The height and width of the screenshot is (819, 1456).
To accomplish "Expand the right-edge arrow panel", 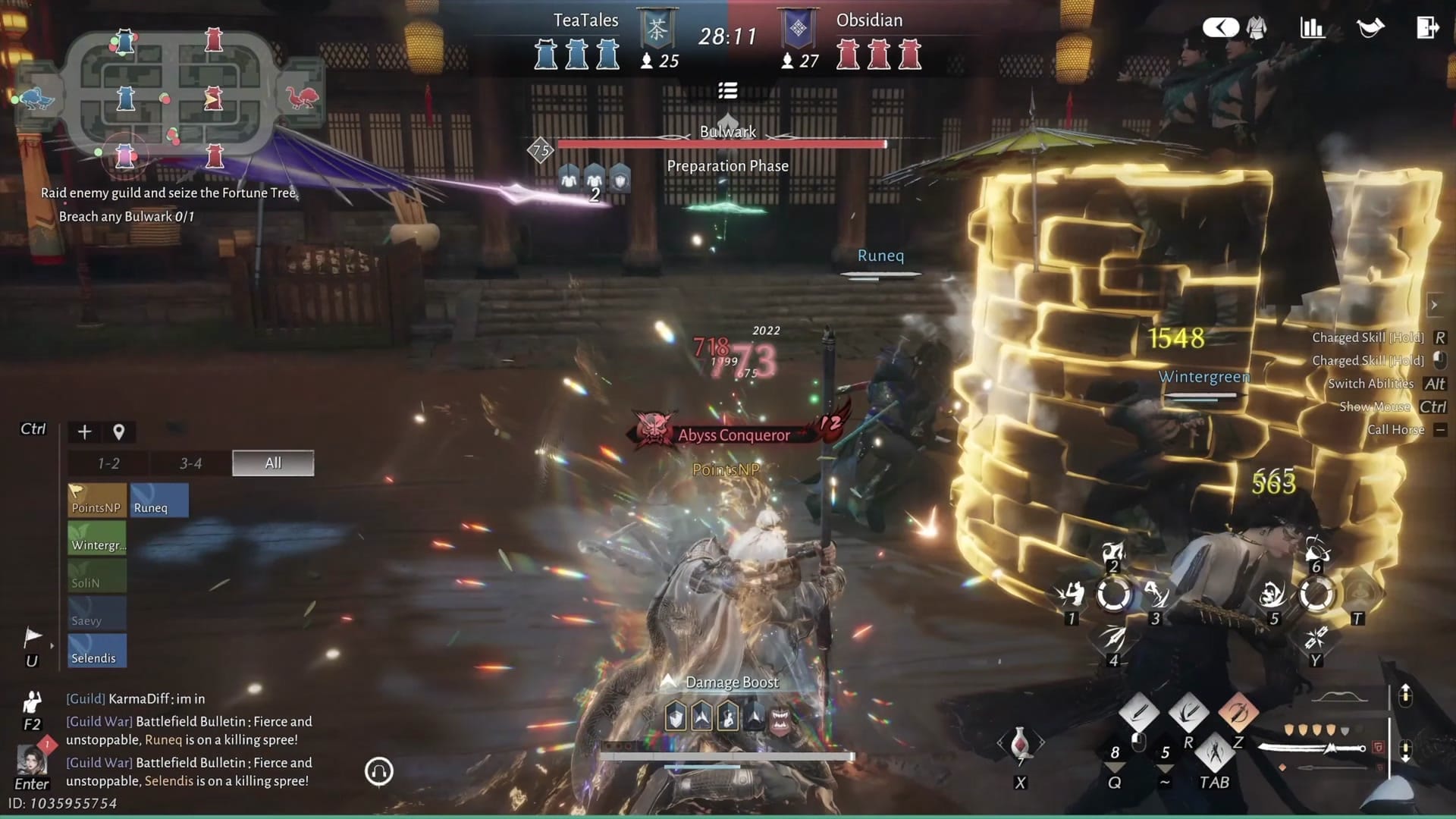I will click(x=1436, y=306).
